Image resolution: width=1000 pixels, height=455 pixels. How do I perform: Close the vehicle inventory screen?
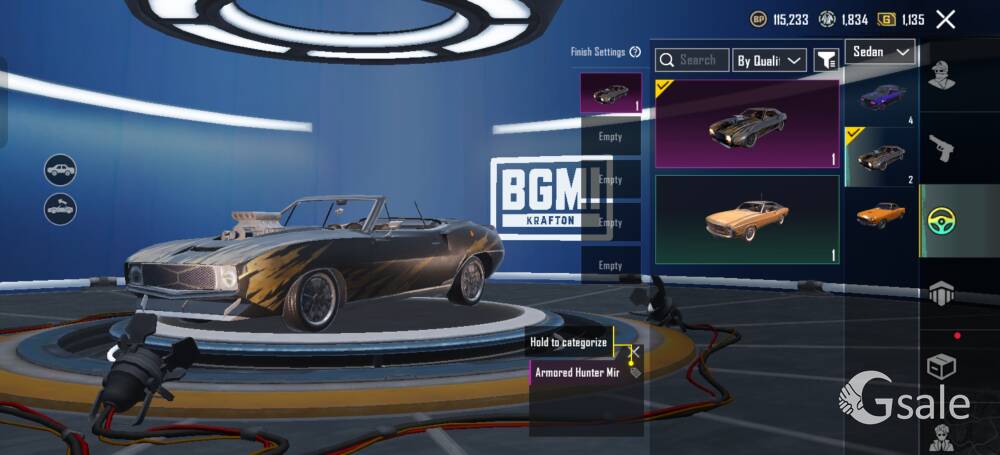(x=945, y=19)
